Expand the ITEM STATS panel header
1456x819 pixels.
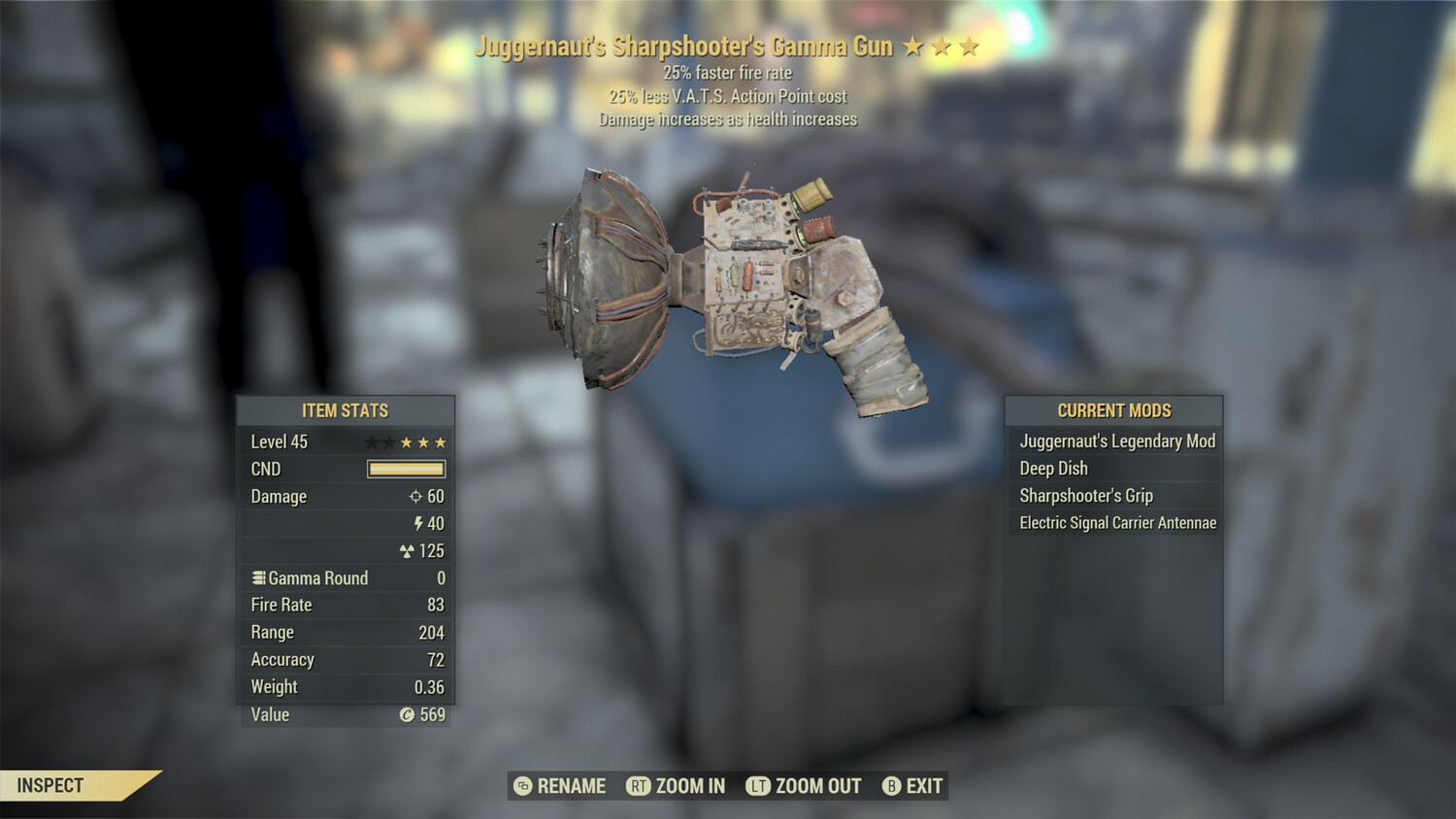point(345,410)
